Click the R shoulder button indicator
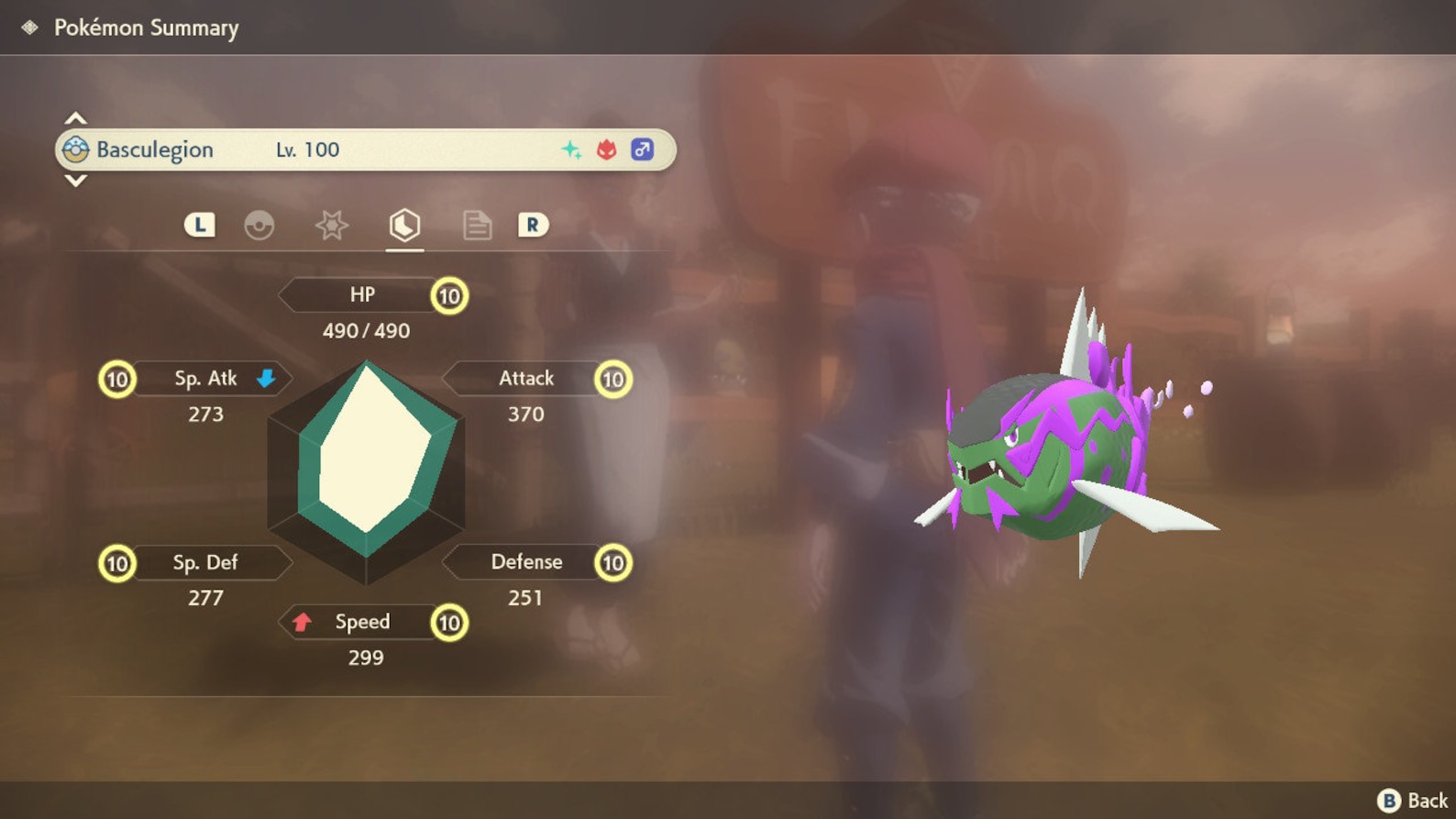Viewport: 1456px width, 819px height. coord(532,225)
